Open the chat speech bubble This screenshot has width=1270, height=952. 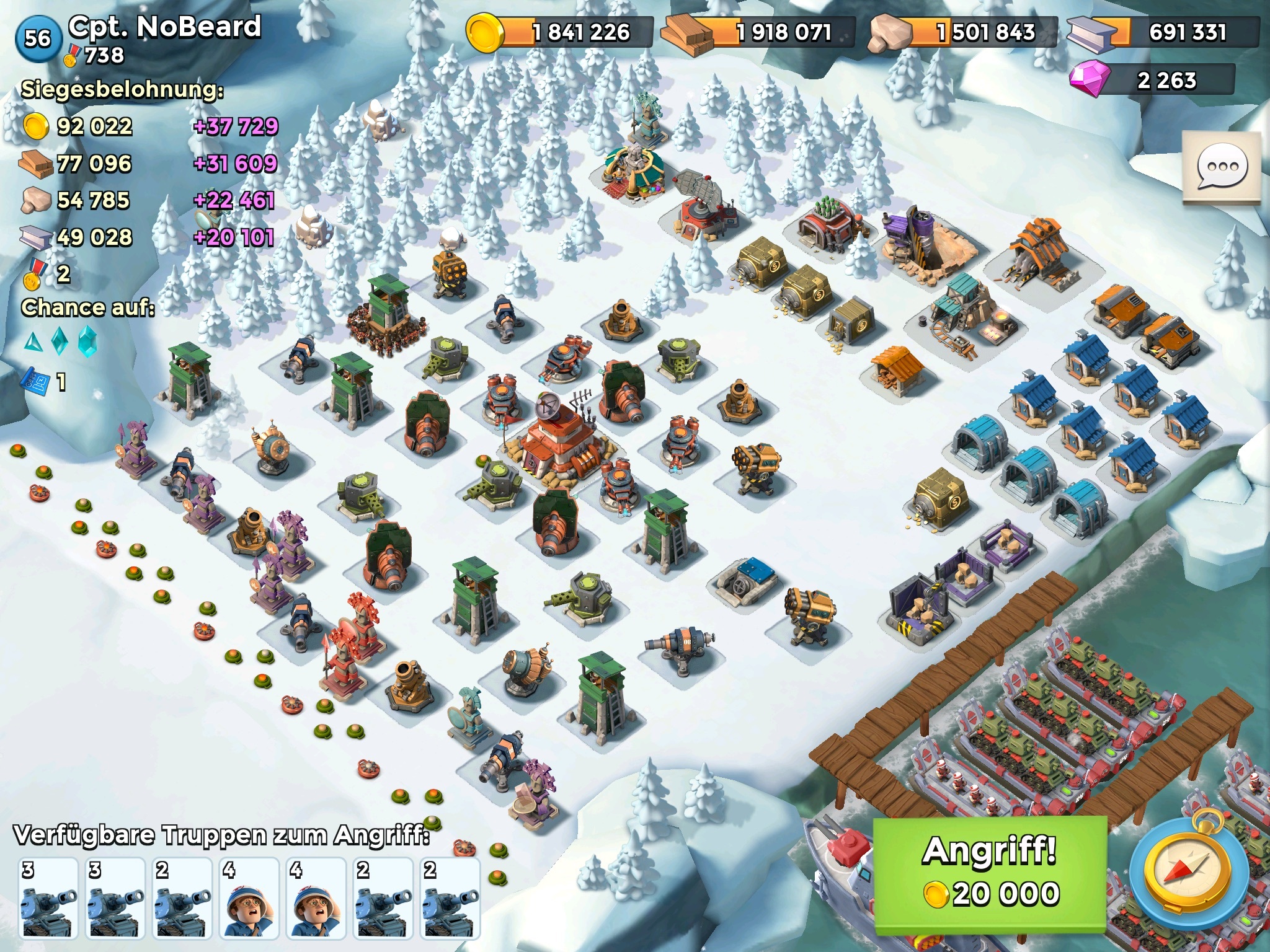click(1221, 167)
